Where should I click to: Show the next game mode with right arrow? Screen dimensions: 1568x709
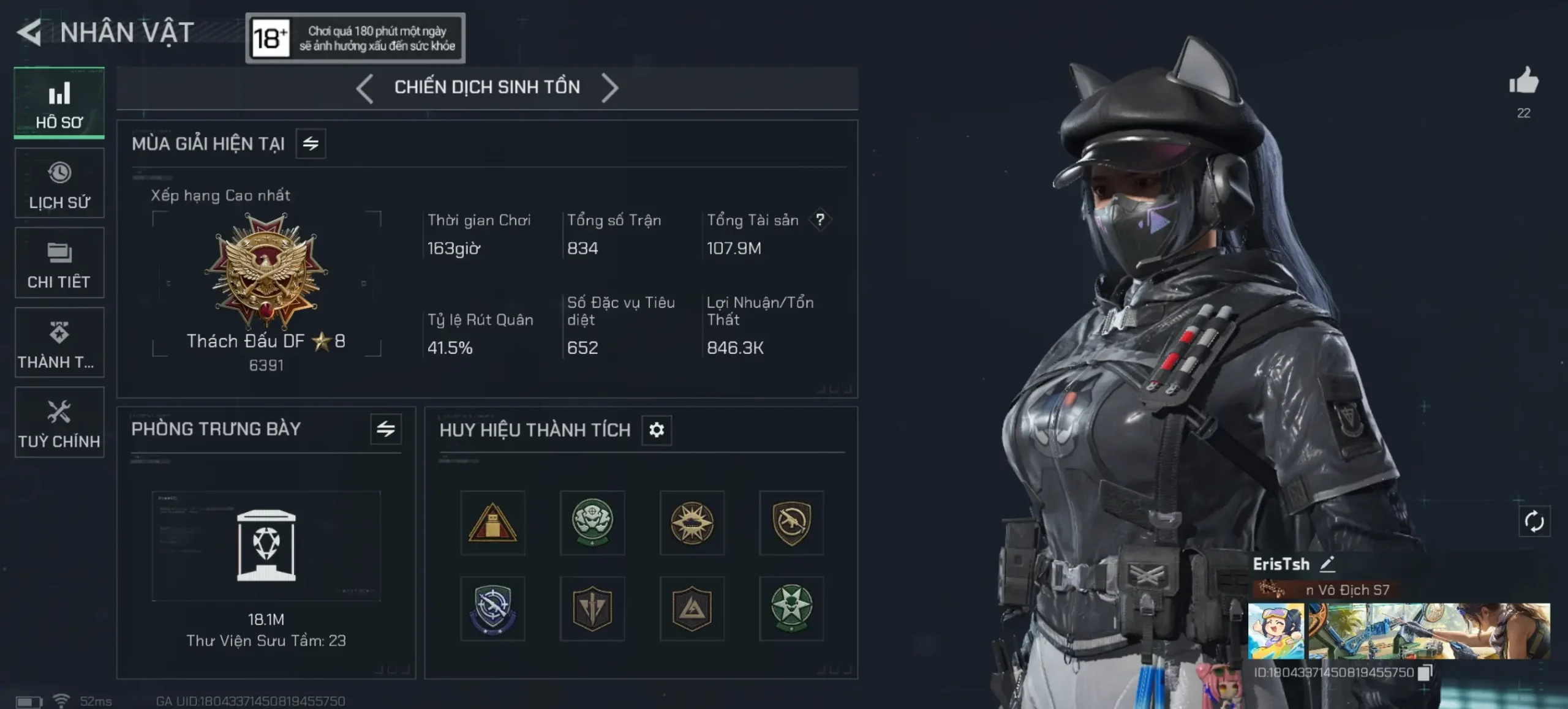pos(609,88)
